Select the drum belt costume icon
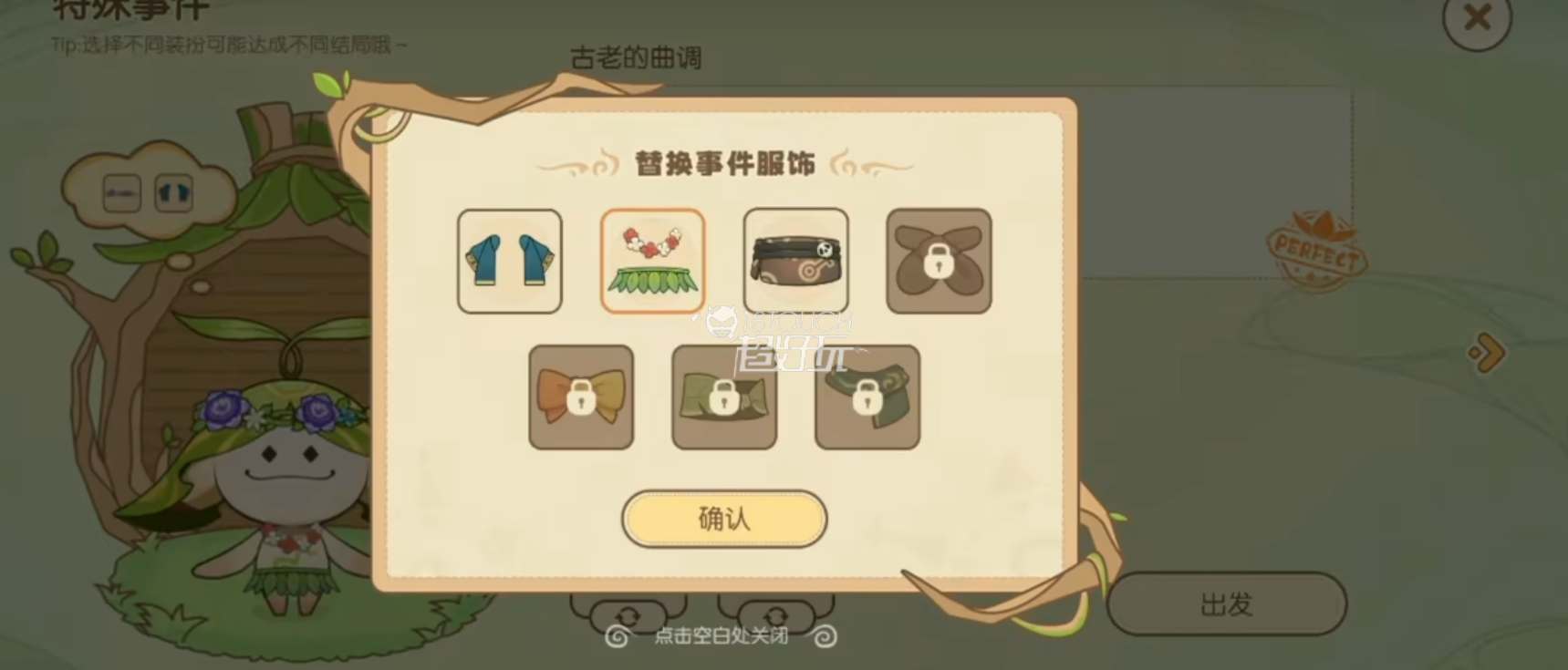Viewport: 1568px width, 670px height. [x=795, y=262]
